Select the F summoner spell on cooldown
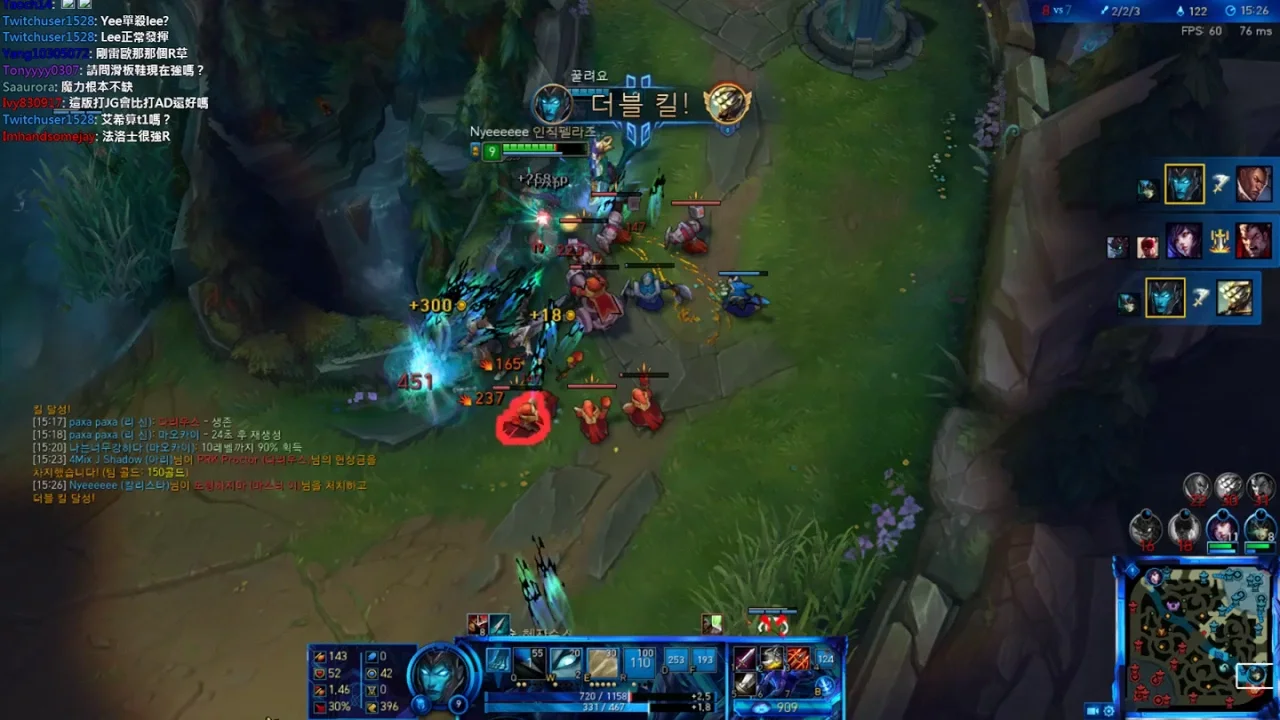This screenshot has width=1280, height=720. click(705, 660)
